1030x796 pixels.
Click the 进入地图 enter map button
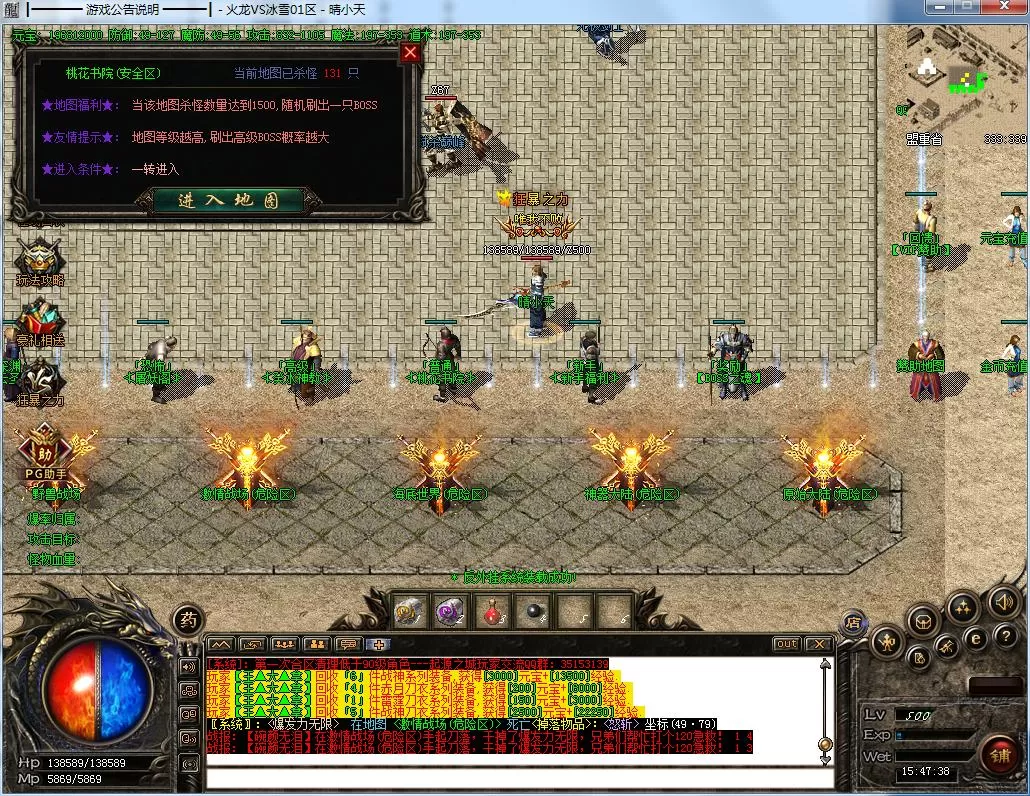(228, 200)
